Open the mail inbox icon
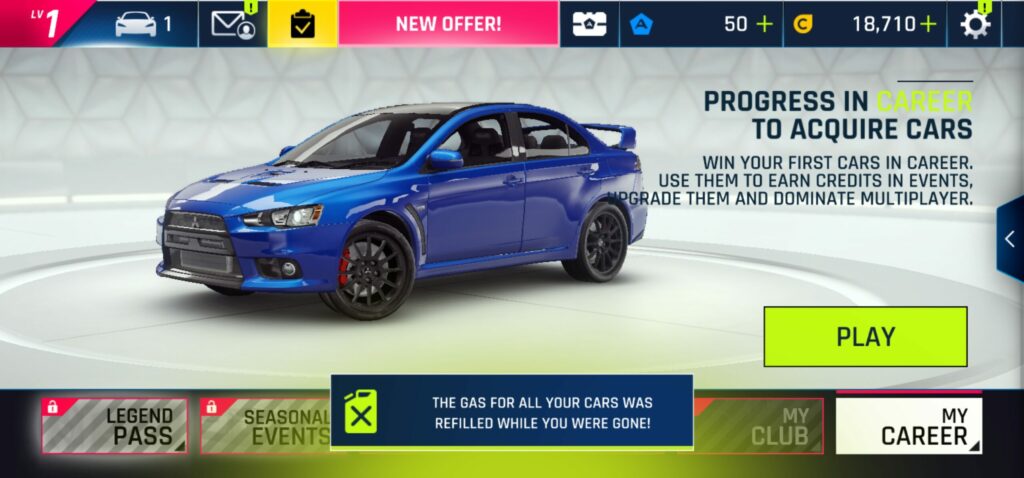This screenshot has width=1024, height=478. (x=233, y=24)
